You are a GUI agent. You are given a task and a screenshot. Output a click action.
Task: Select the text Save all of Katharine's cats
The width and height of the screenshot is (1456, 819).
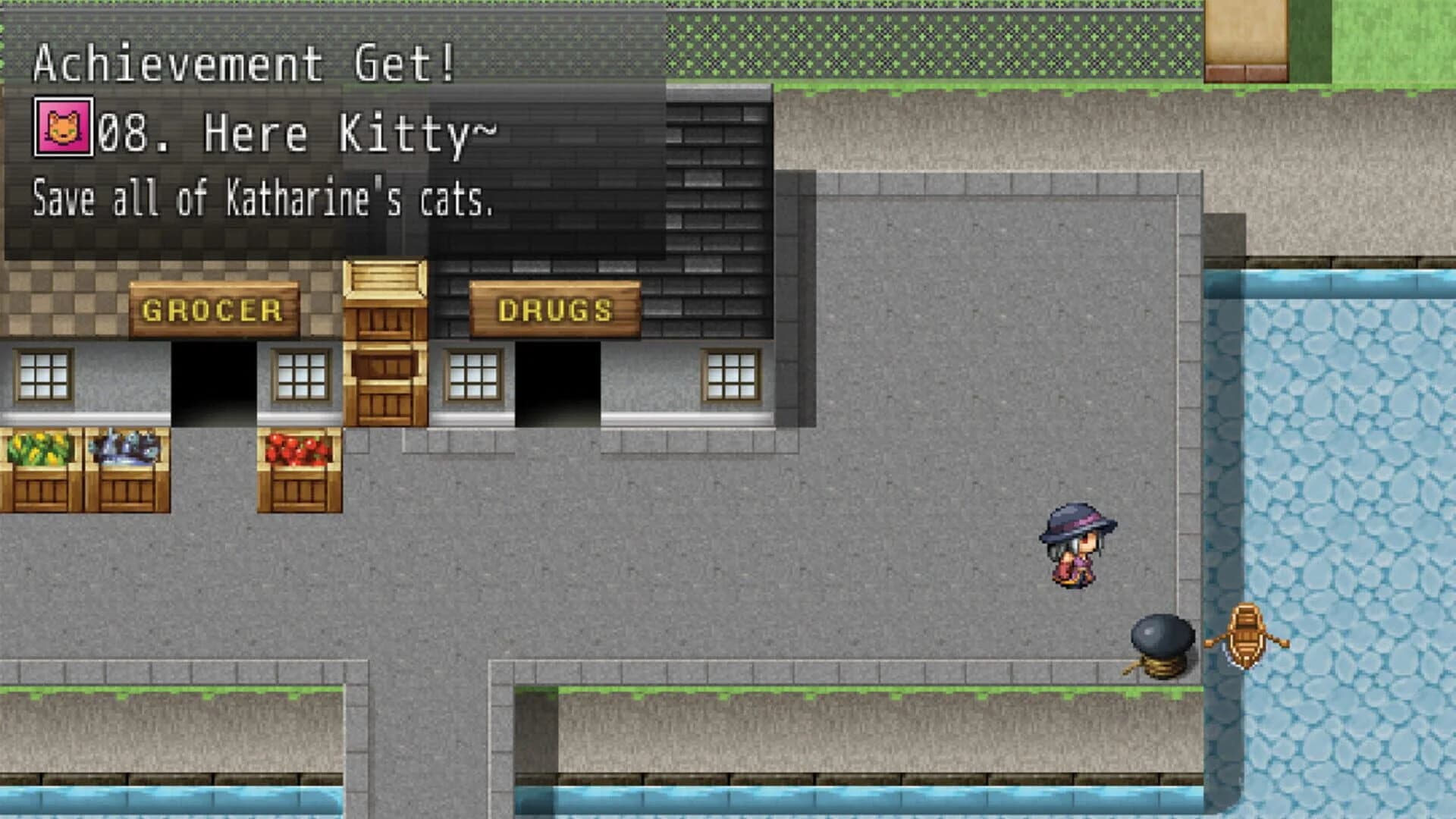(262, 199)
